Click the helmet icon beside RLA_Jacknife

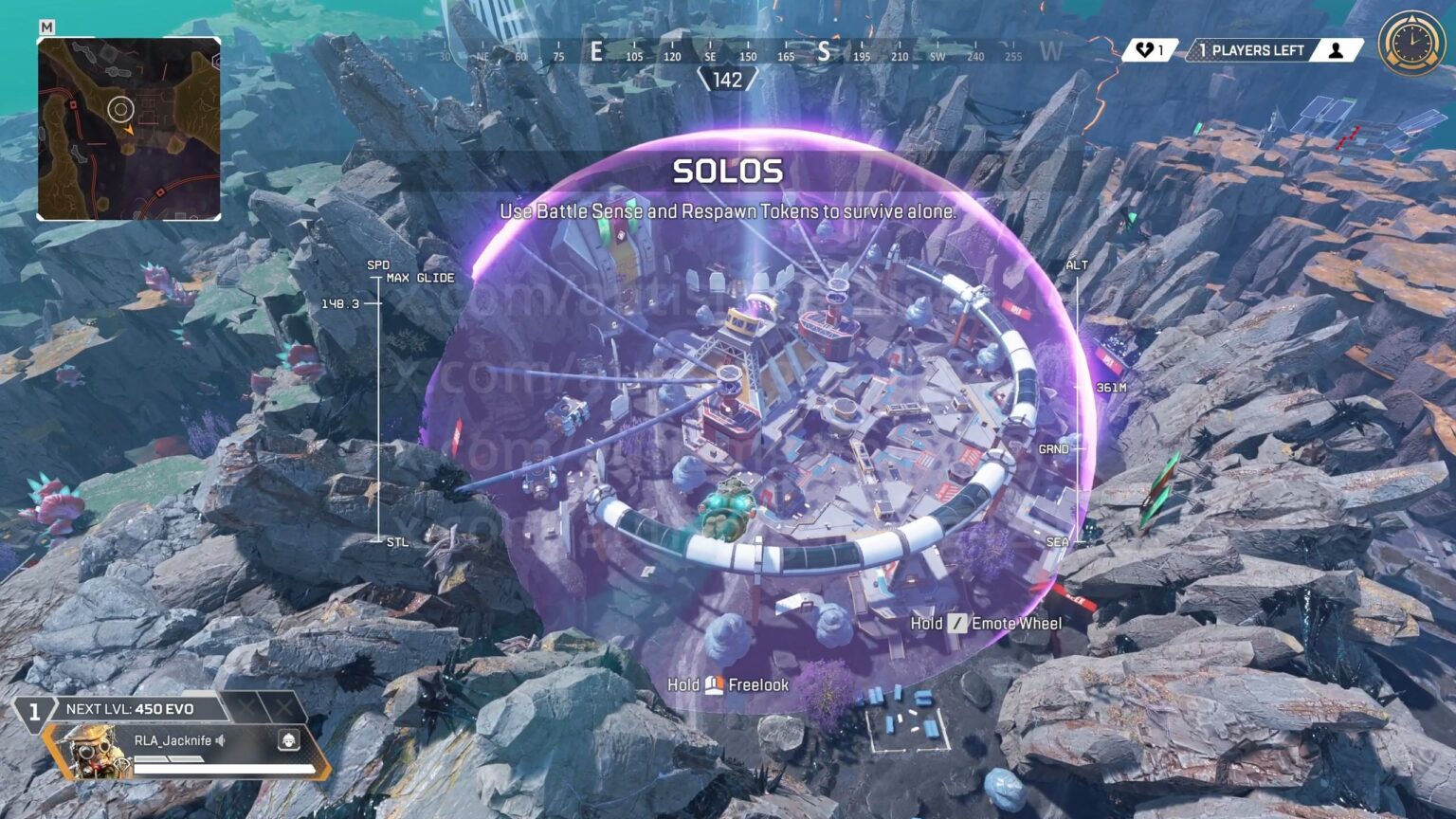coord(288,740)
